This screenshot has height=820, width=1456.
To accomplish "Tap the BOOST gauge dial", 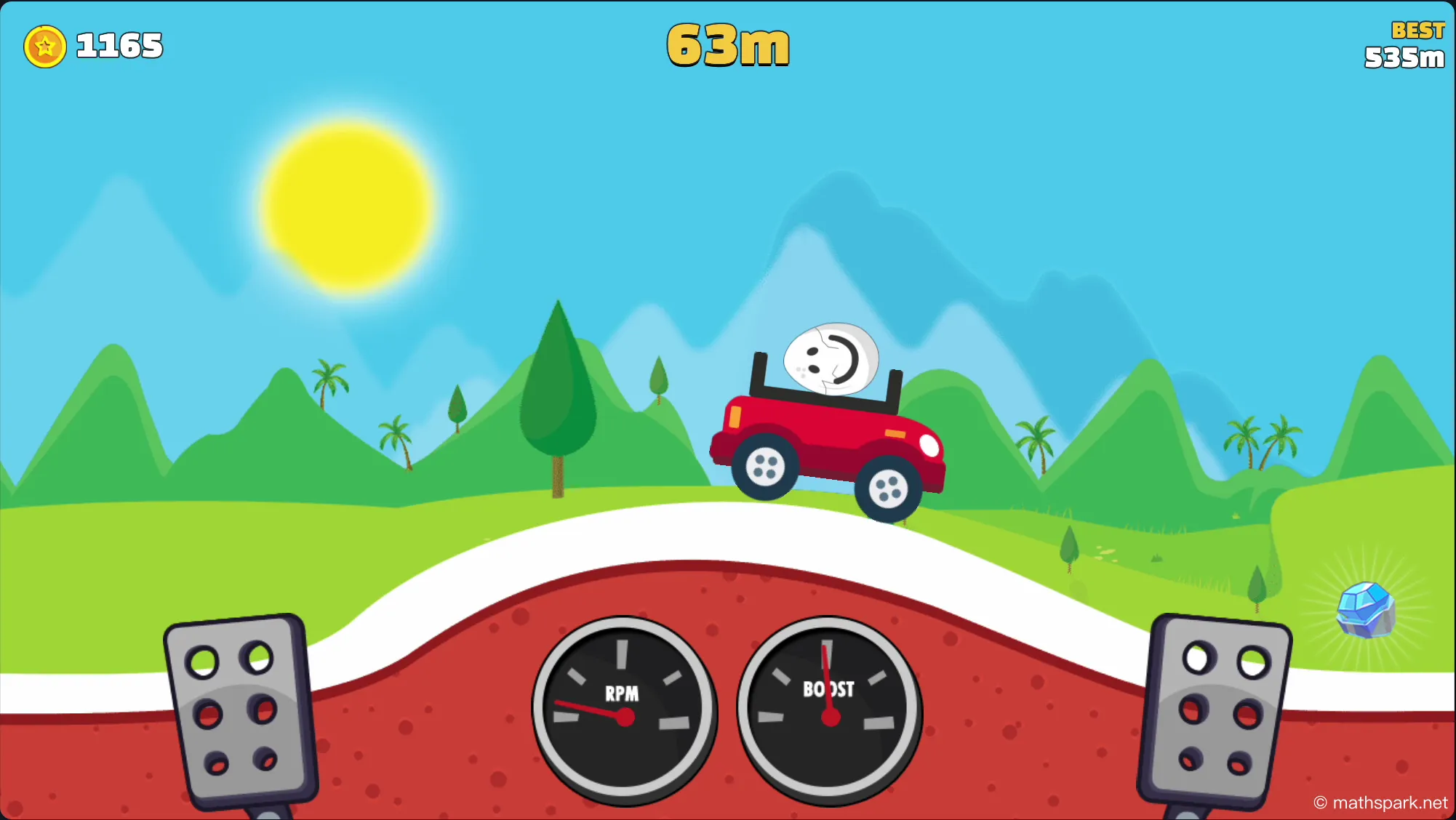I will tap(829, 709).
